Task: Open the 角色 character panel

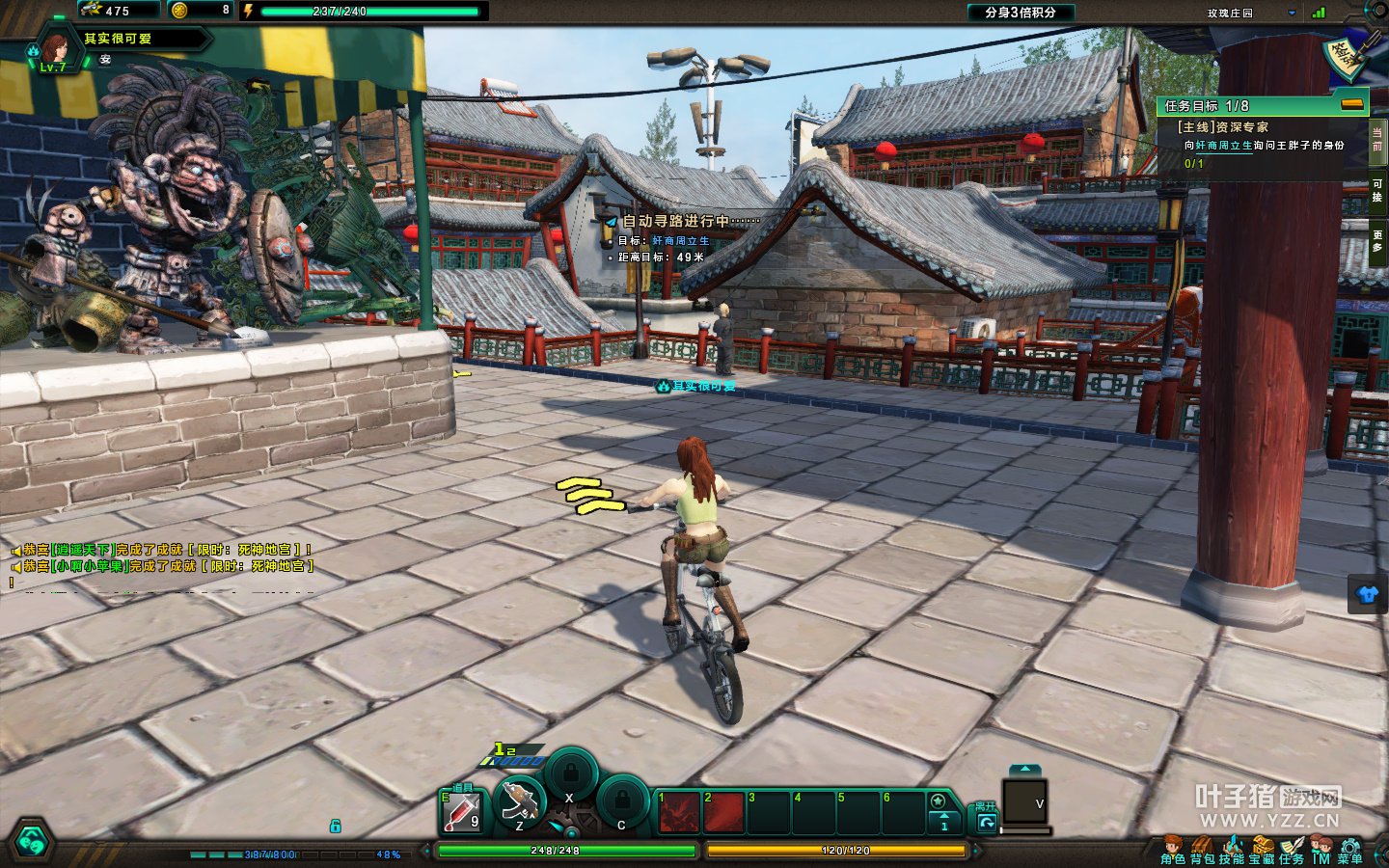Action: [x=1172, y=851]
